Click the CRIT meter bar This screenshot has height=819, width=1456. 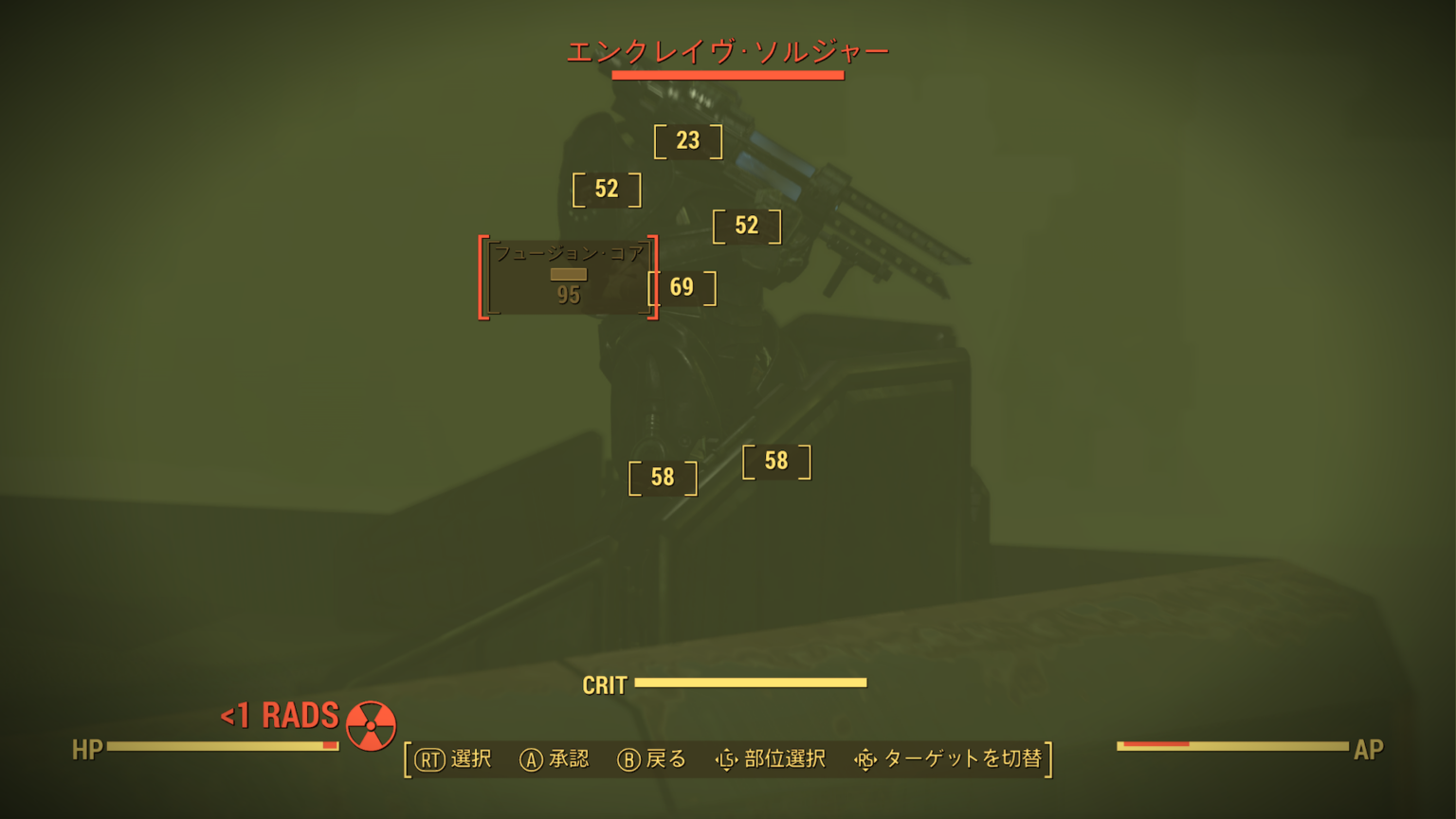click(x=754, y=682)
